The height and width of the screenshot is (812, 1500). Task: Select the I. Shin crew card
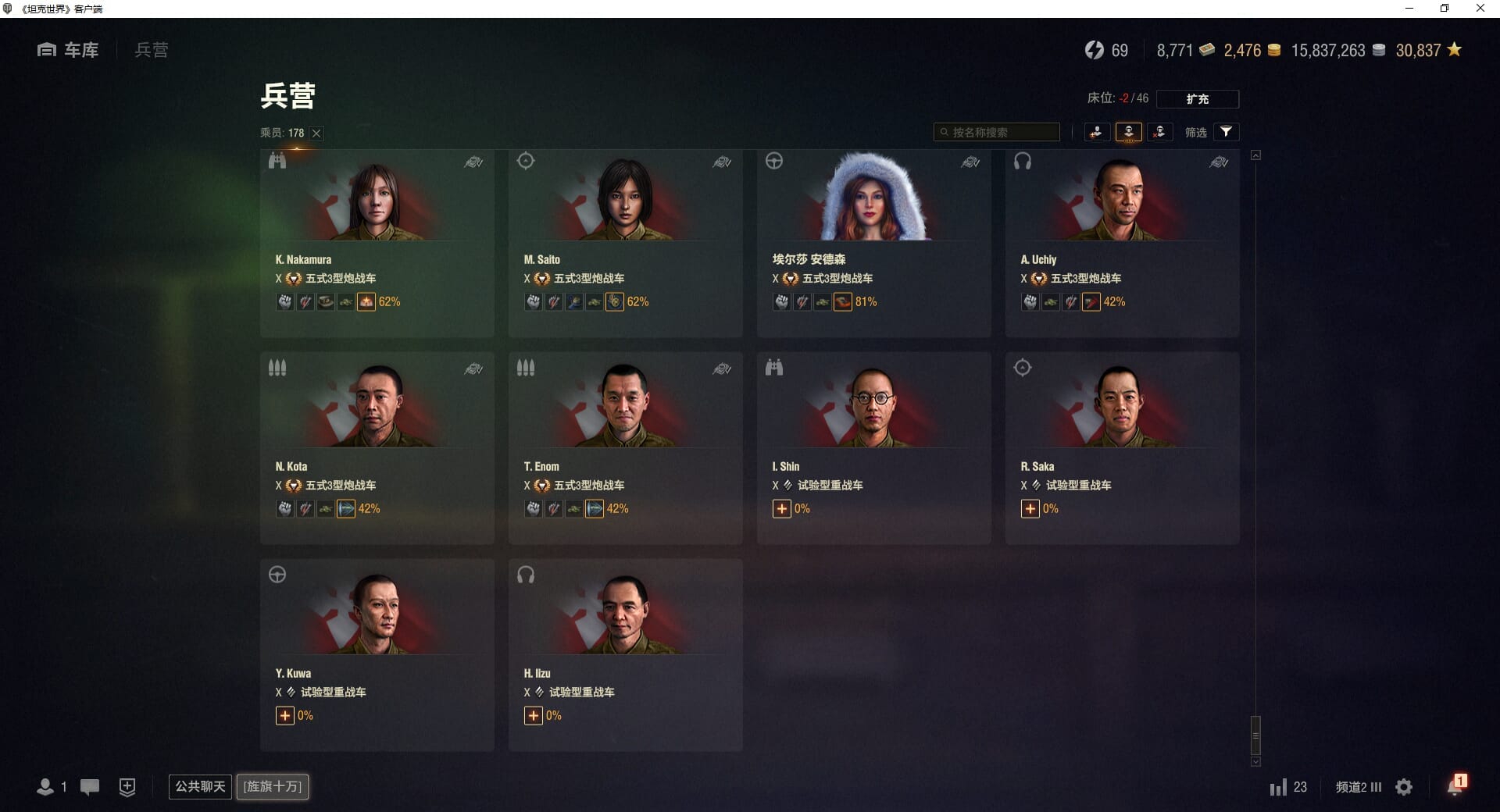coord(873,448)
